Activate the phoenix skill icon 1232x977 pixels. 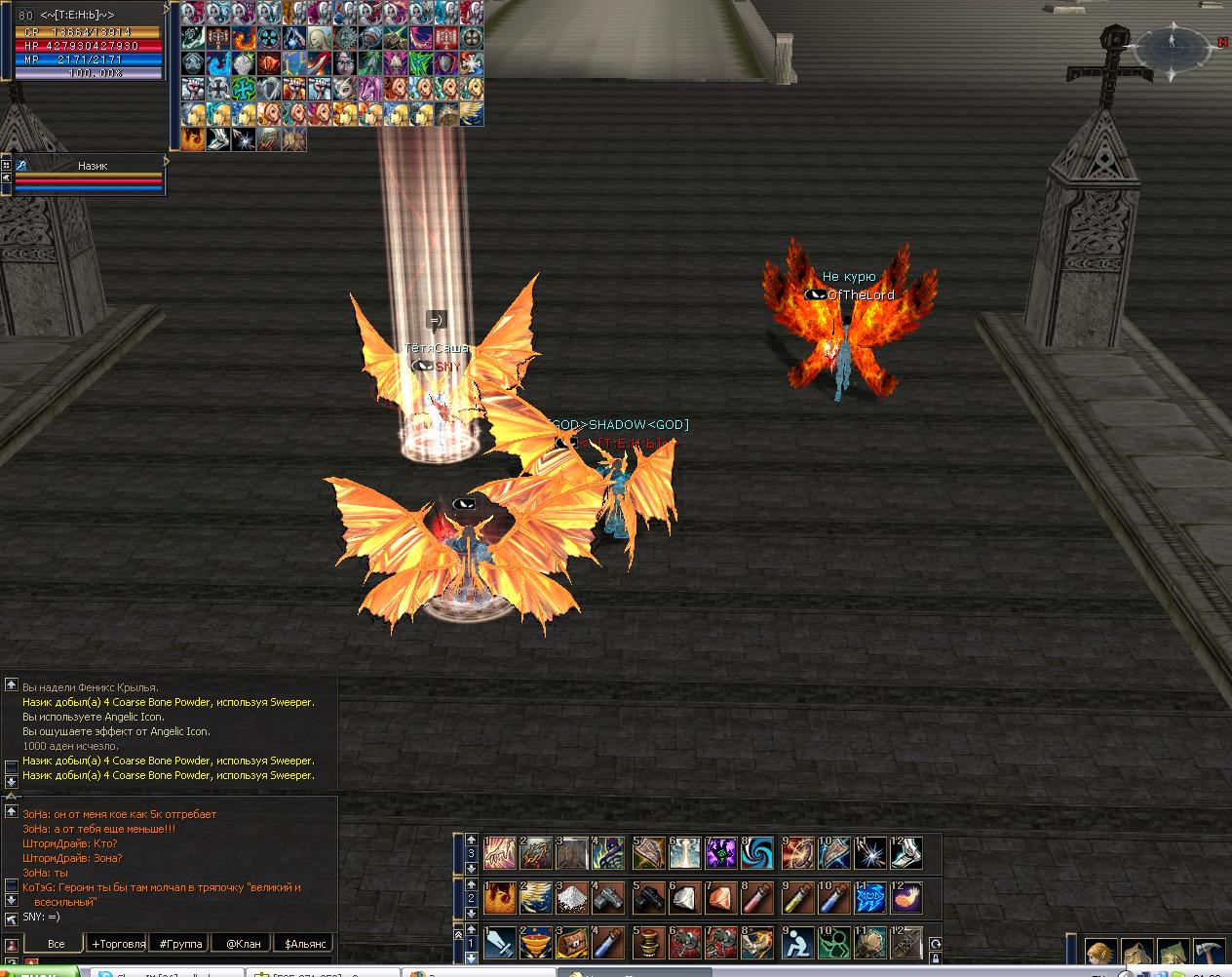click(x=499, y=897)
